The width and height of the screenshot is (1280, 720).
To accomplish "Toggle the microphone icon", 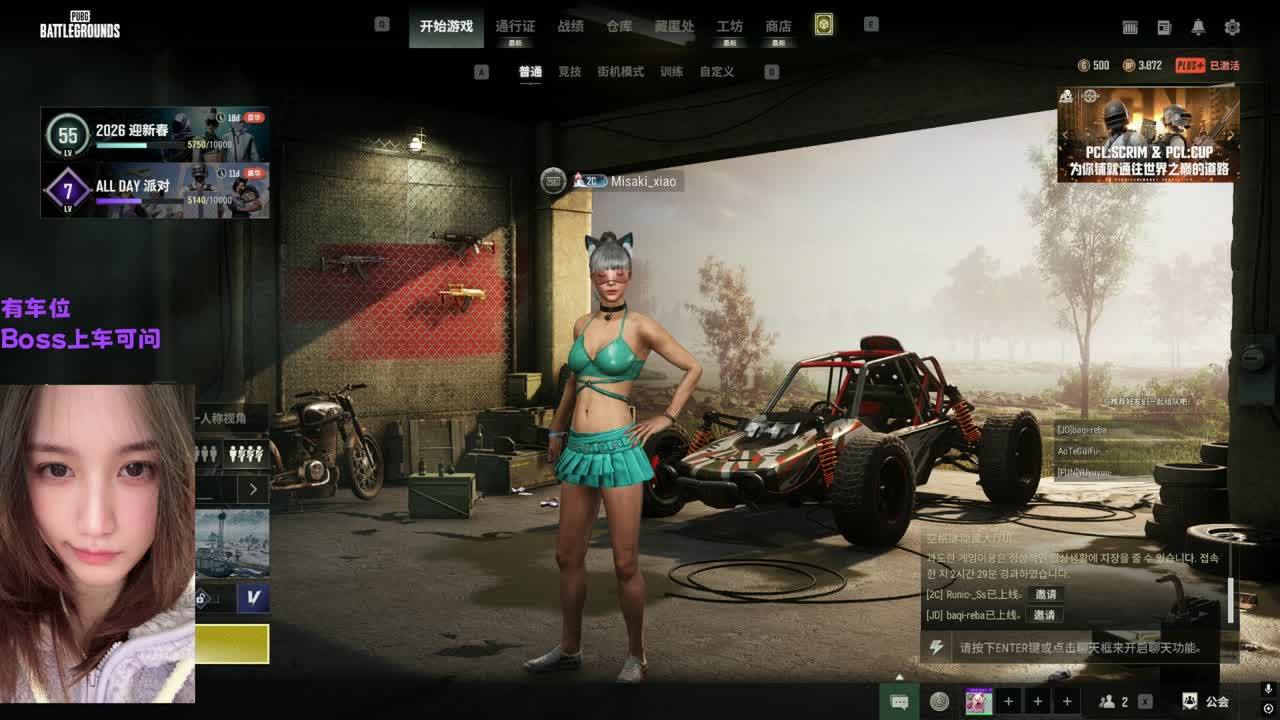I will [1268, 689].
